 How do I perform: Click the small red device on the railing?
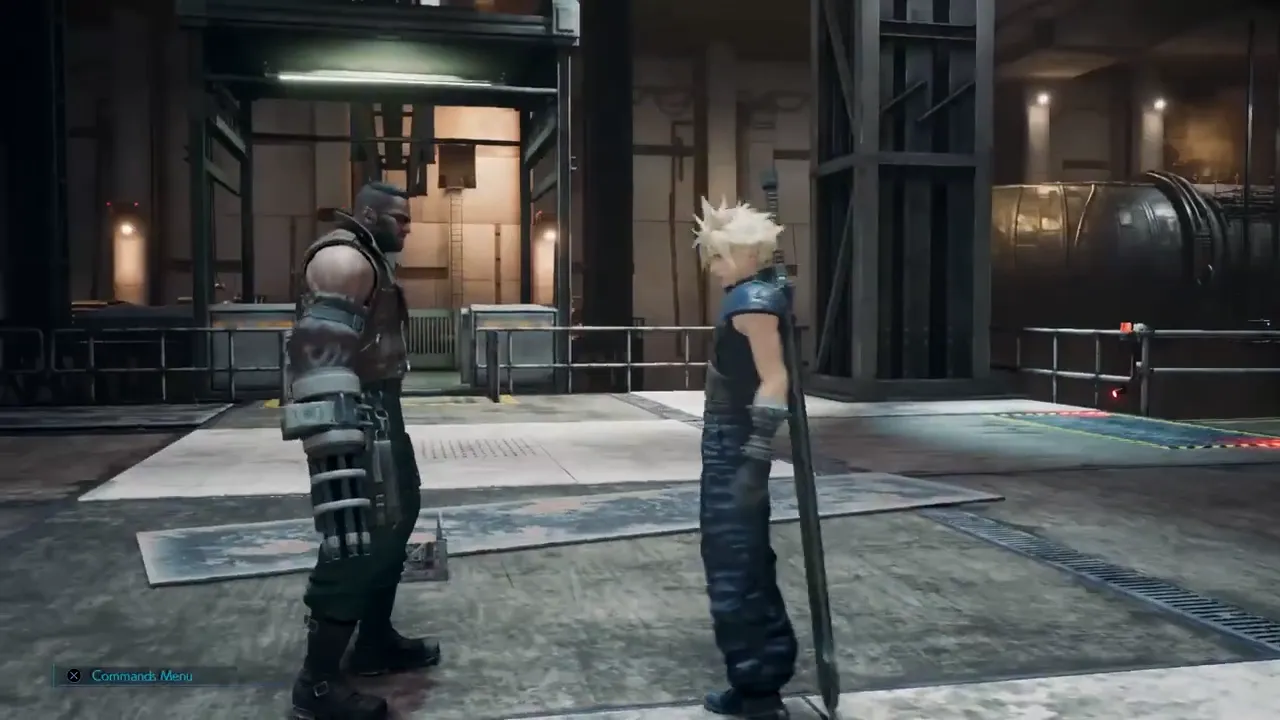(x=1128, y=327)
